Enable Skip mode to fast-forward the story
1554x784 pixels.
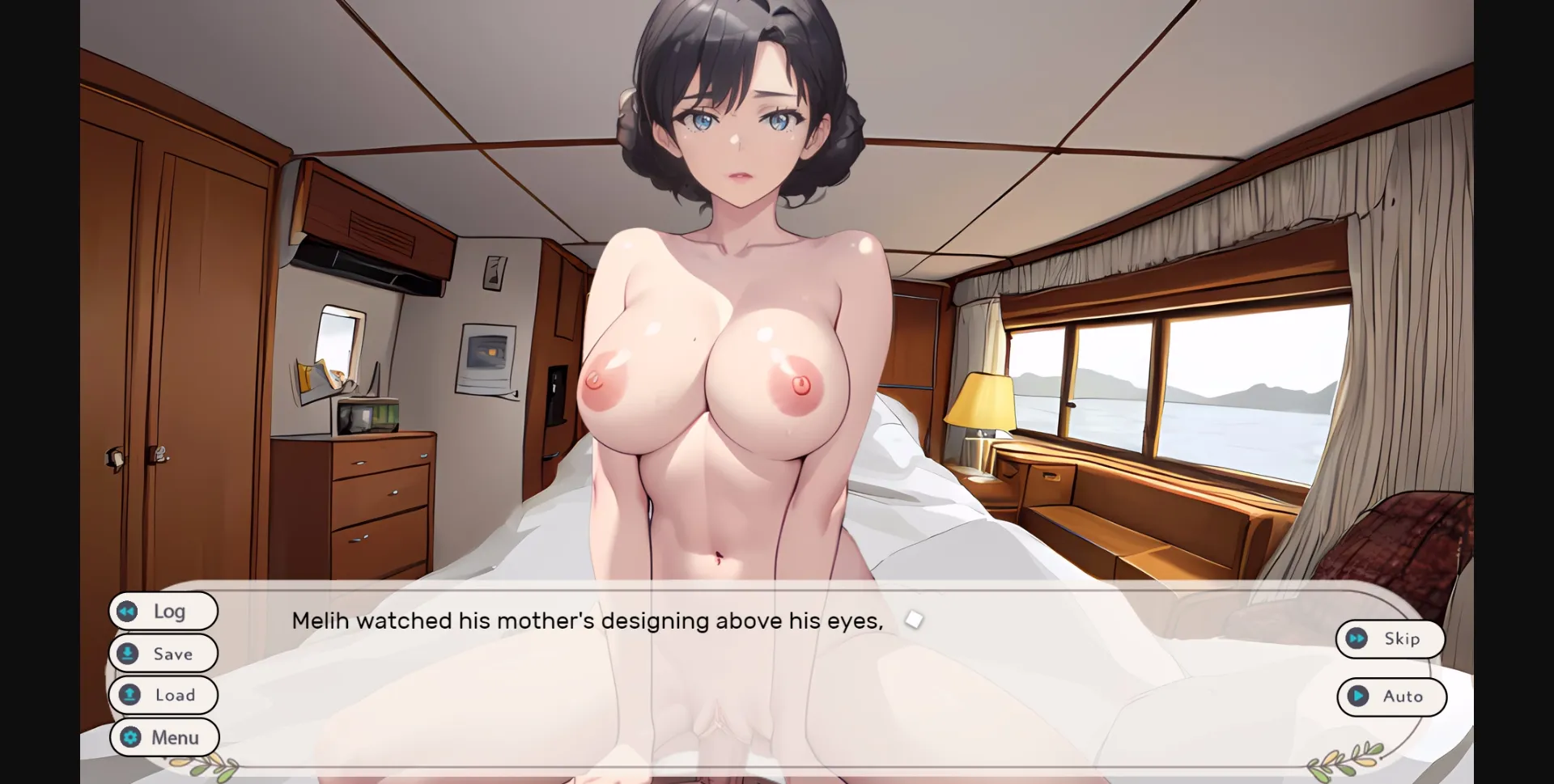tap(1391, 638)
